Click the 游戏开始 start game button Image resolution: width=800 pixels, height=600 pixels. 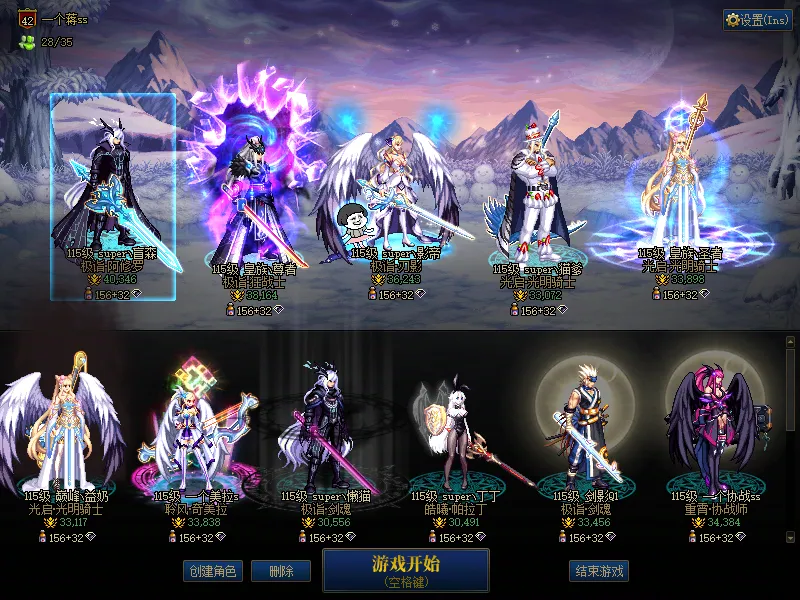[x=405, y=570]
